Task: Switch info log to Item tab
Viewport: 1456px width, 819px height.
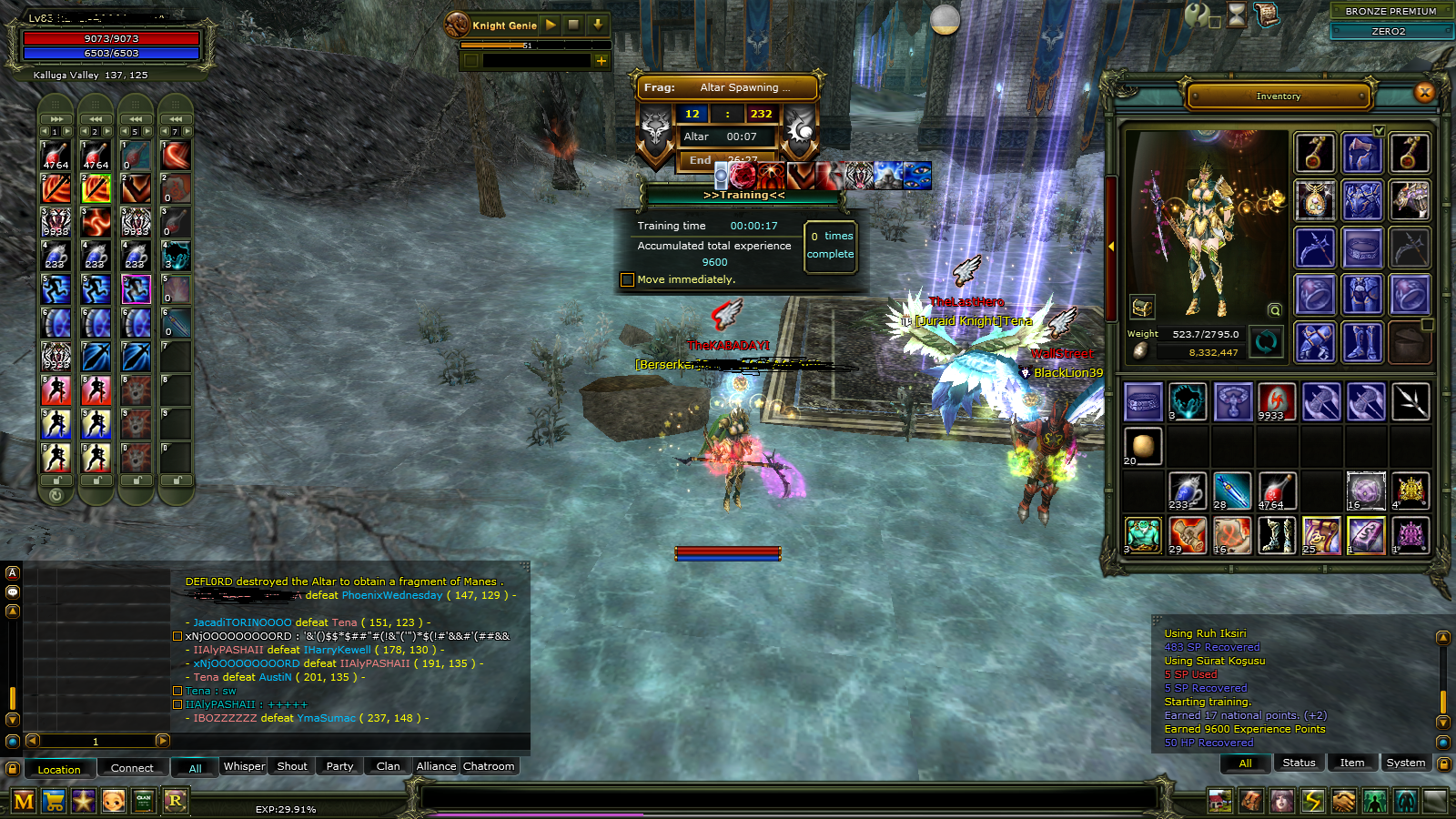Action: tap(1351, 763)
